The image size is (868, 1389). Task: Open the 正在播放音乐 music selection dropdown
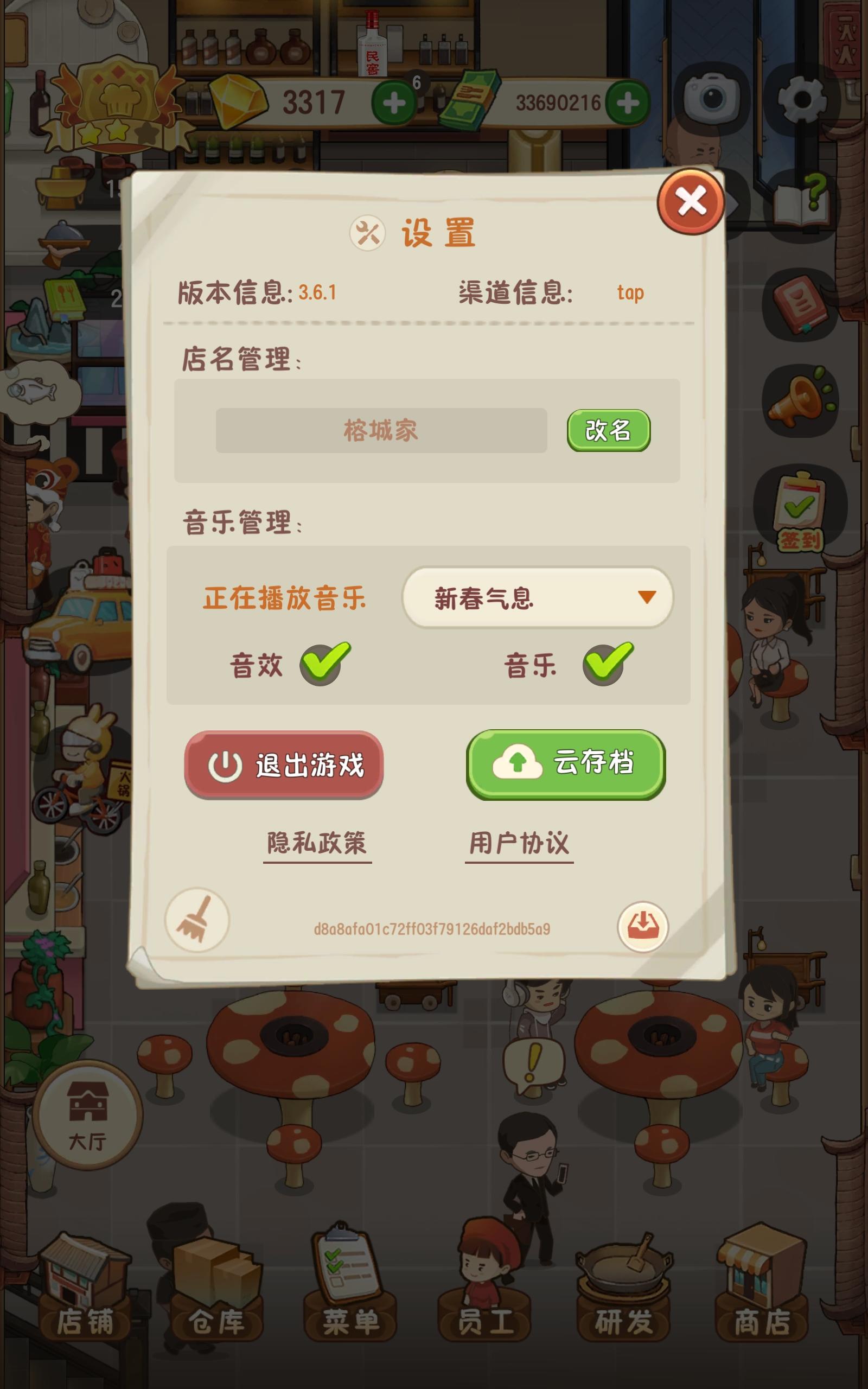[539, 598]
